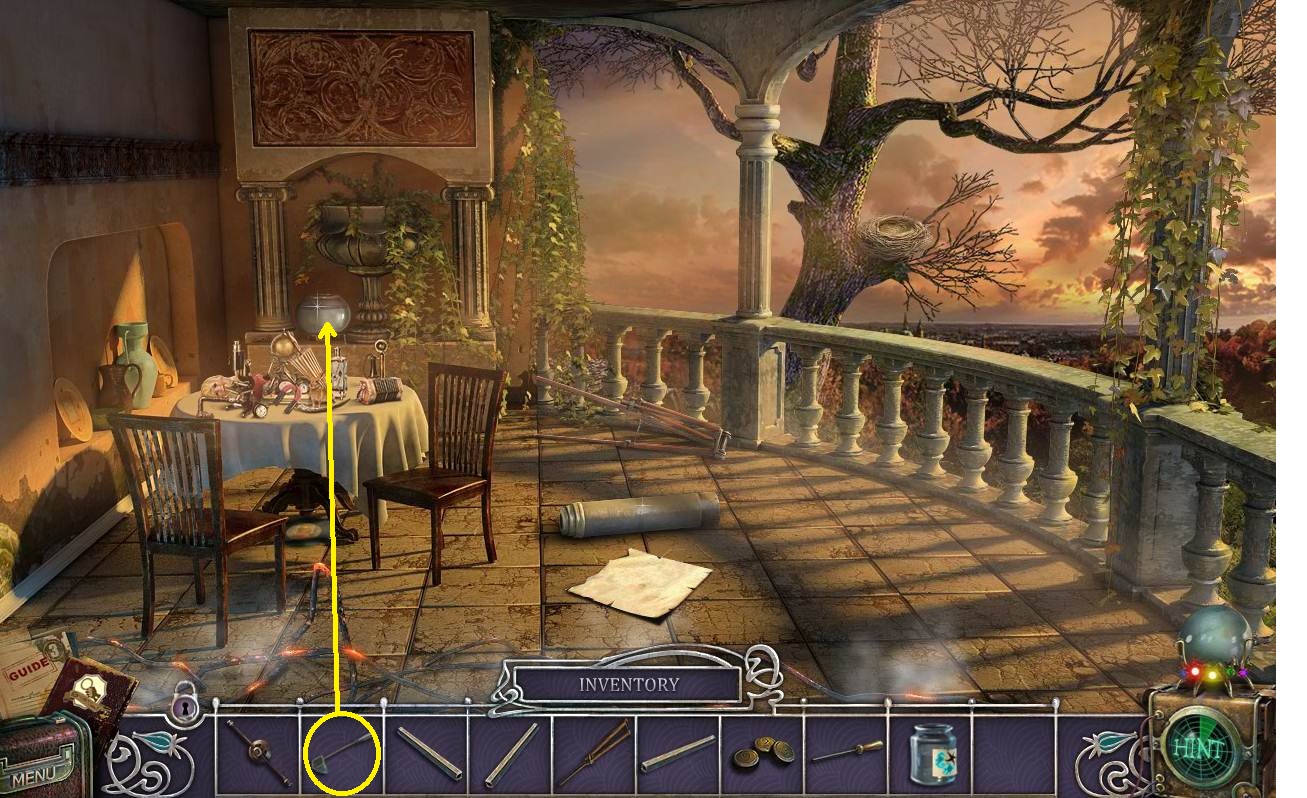
Task: Open the crystal ball with colored gems
Action: click(x=1213, y=642)
